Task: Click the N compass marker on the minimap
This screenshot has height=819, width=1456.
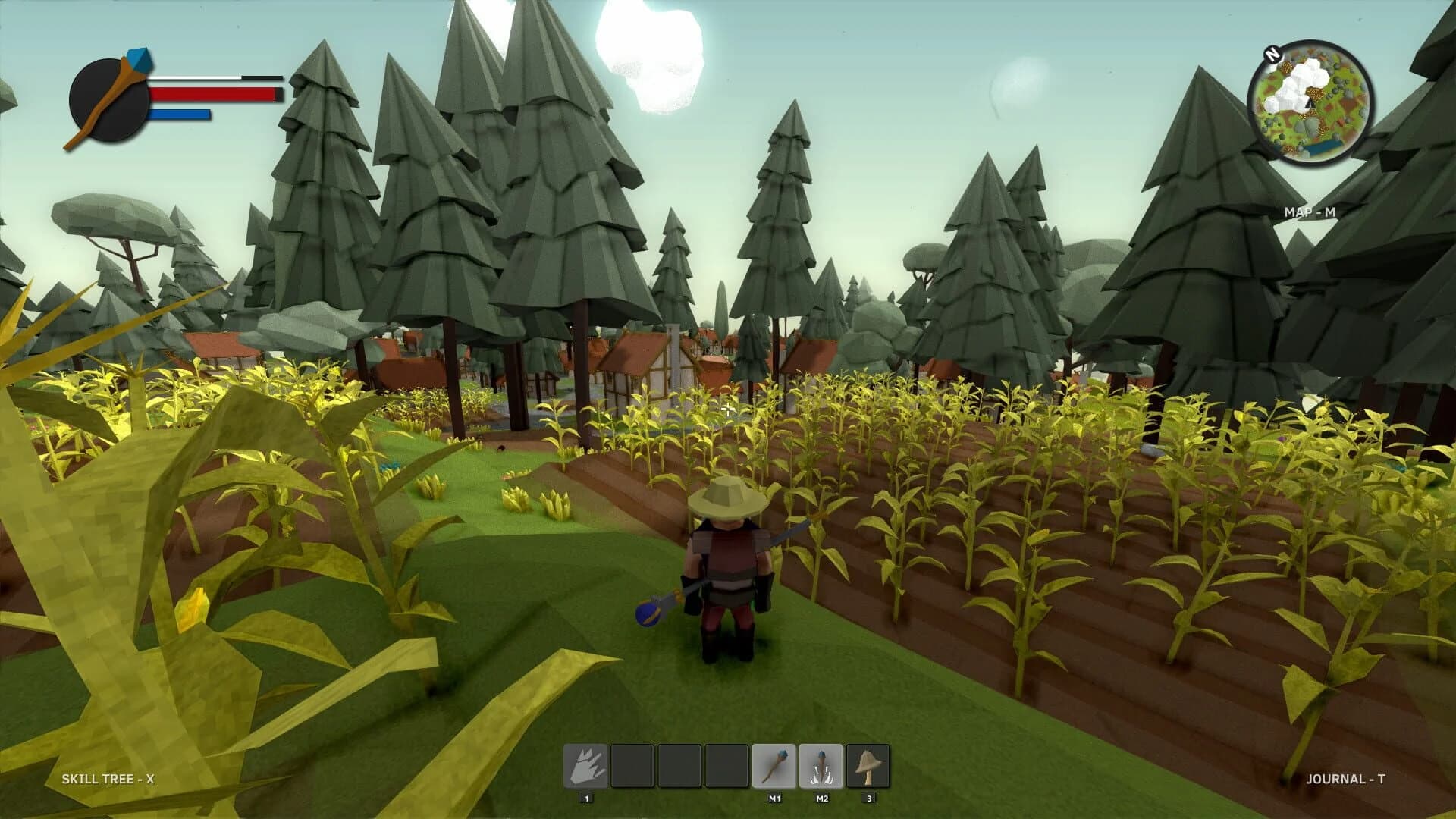Action: [x=1272, y=55]
